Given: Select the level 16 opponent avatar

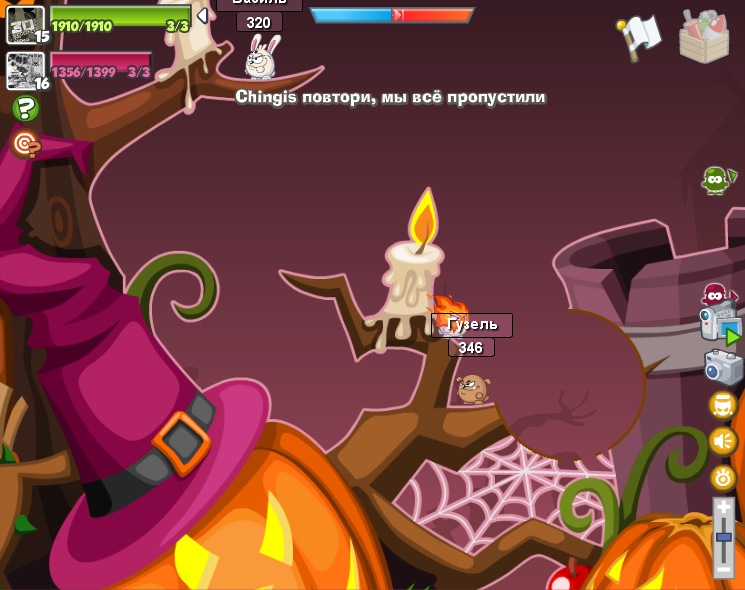Looking at the screenshot, I should [x=23, y=70].
